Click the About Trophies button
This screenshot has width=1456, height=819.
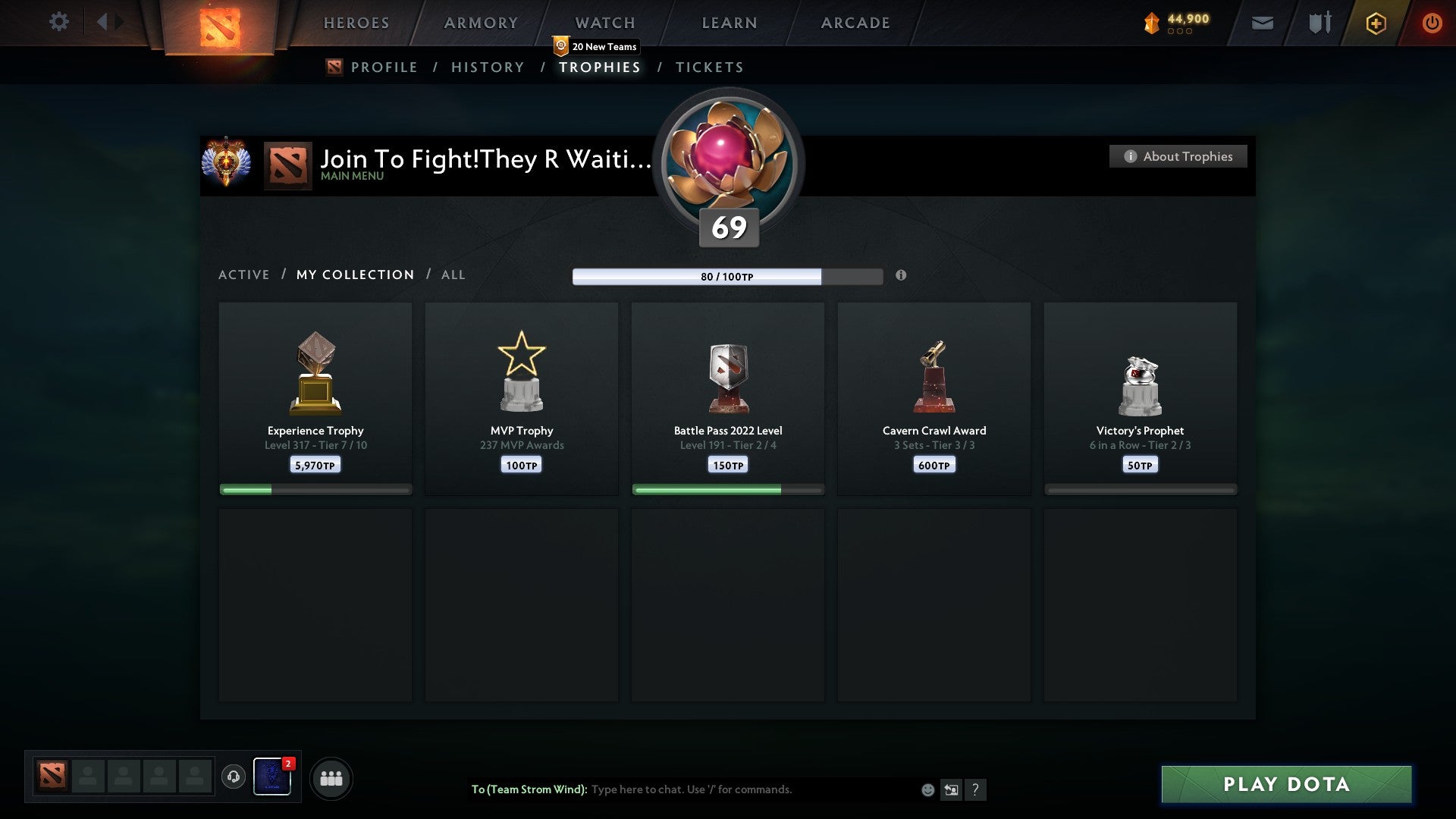tap(1178, 156)
